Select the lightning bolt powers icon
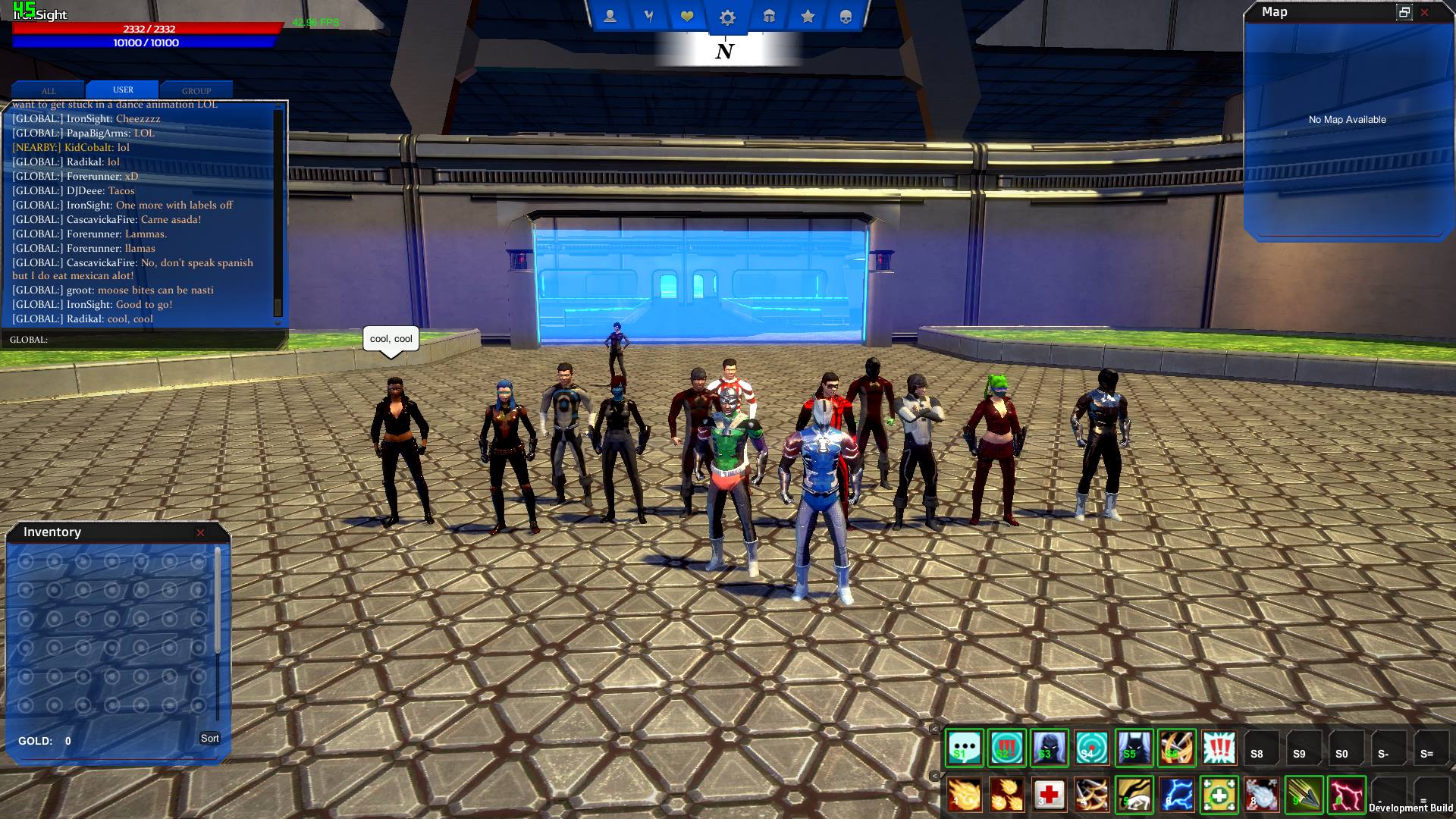Image resolution: width=1456 pixels, height=819 pixels. pos(649,15)
